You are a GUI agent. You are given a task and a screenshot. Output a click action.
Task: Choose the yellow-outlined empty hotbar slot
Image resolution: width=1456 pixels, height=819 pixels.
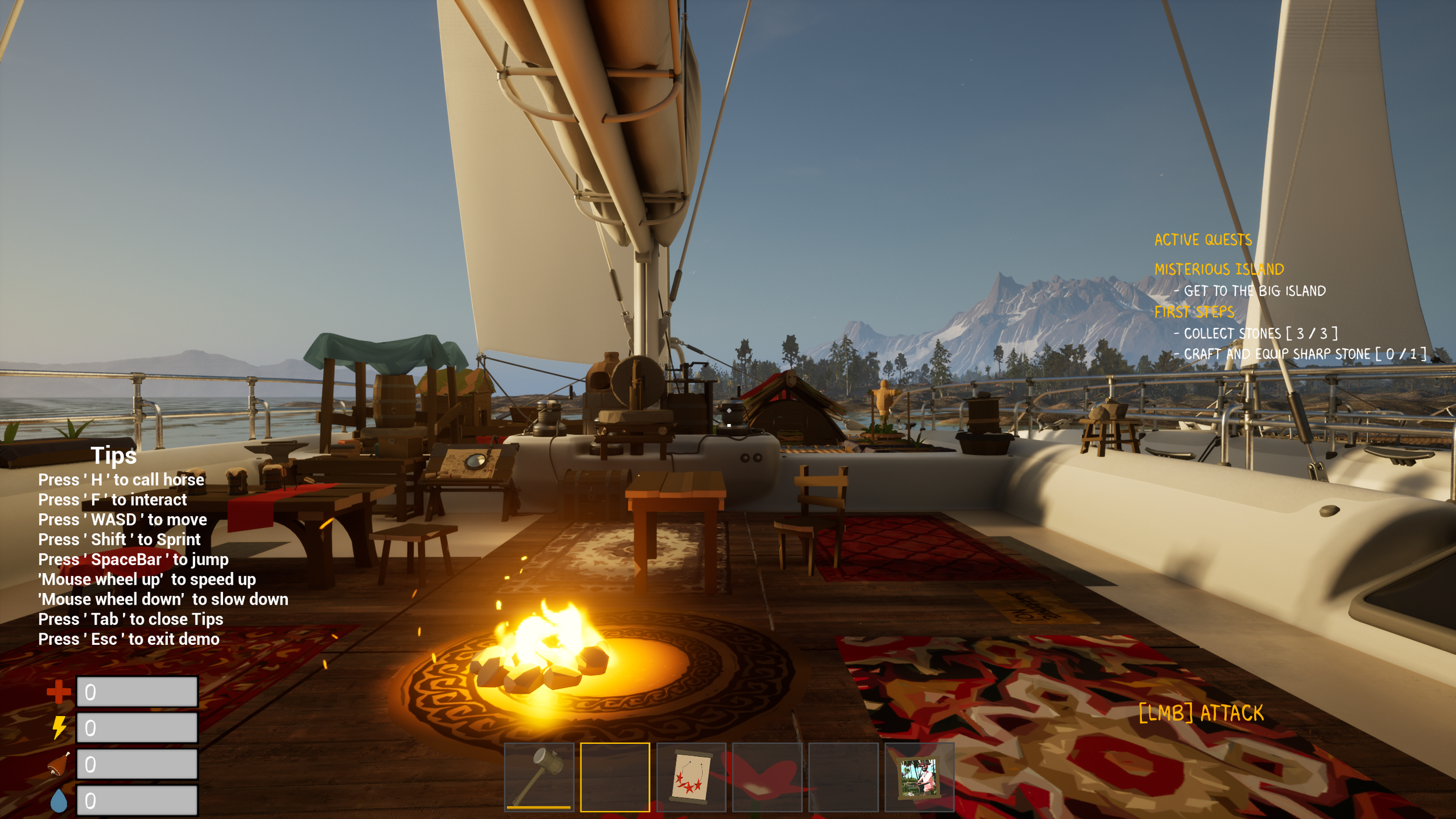pos(615,776)
